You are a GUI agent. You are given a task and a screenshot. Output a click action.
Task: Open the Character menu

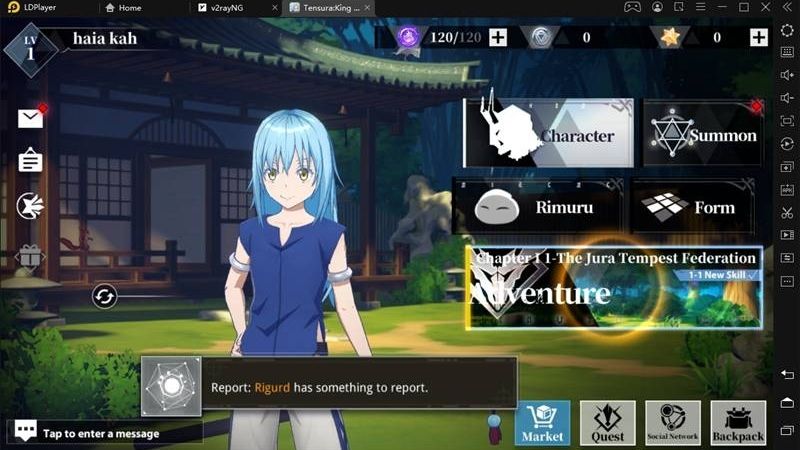point(548,134)
